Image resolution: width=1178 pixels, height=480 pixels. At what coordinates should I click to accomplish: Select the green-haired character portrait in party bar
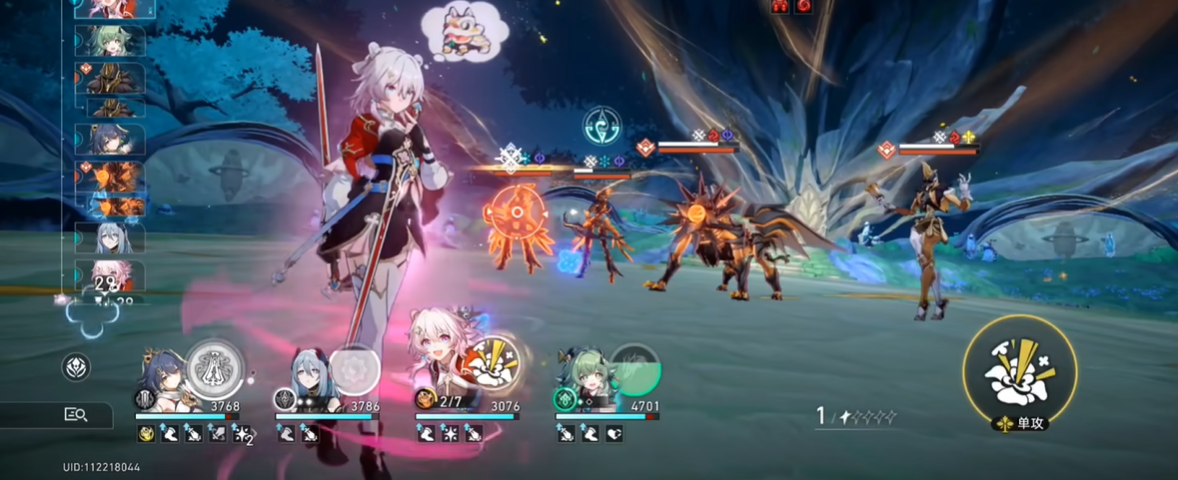583,375
